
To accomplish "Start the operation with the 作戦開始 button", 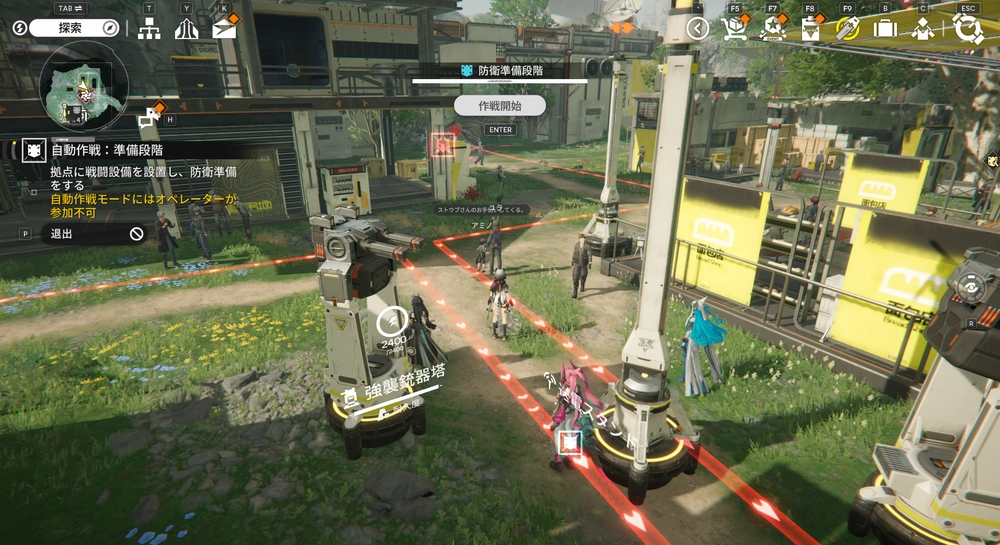I will pos(499,105).
